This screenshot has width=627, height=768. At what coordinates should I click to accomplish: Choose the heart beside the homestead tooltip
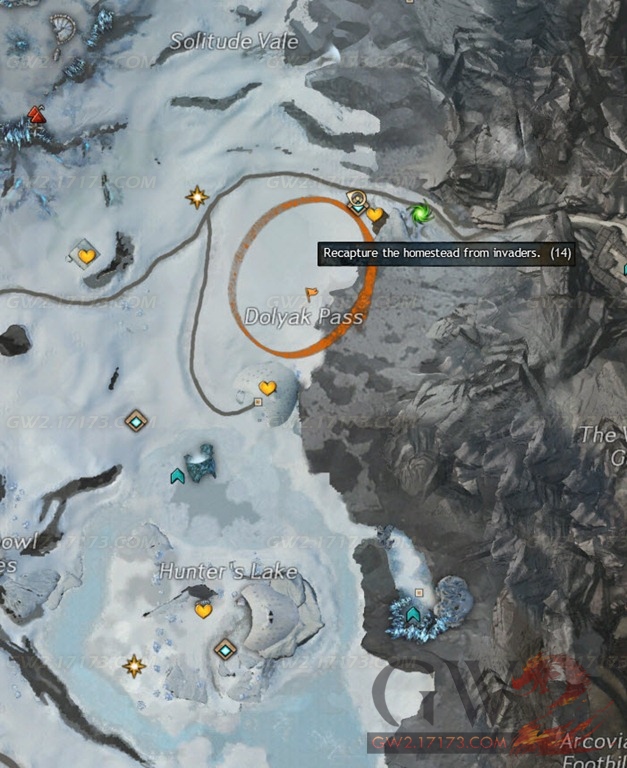tap(374, 214)
